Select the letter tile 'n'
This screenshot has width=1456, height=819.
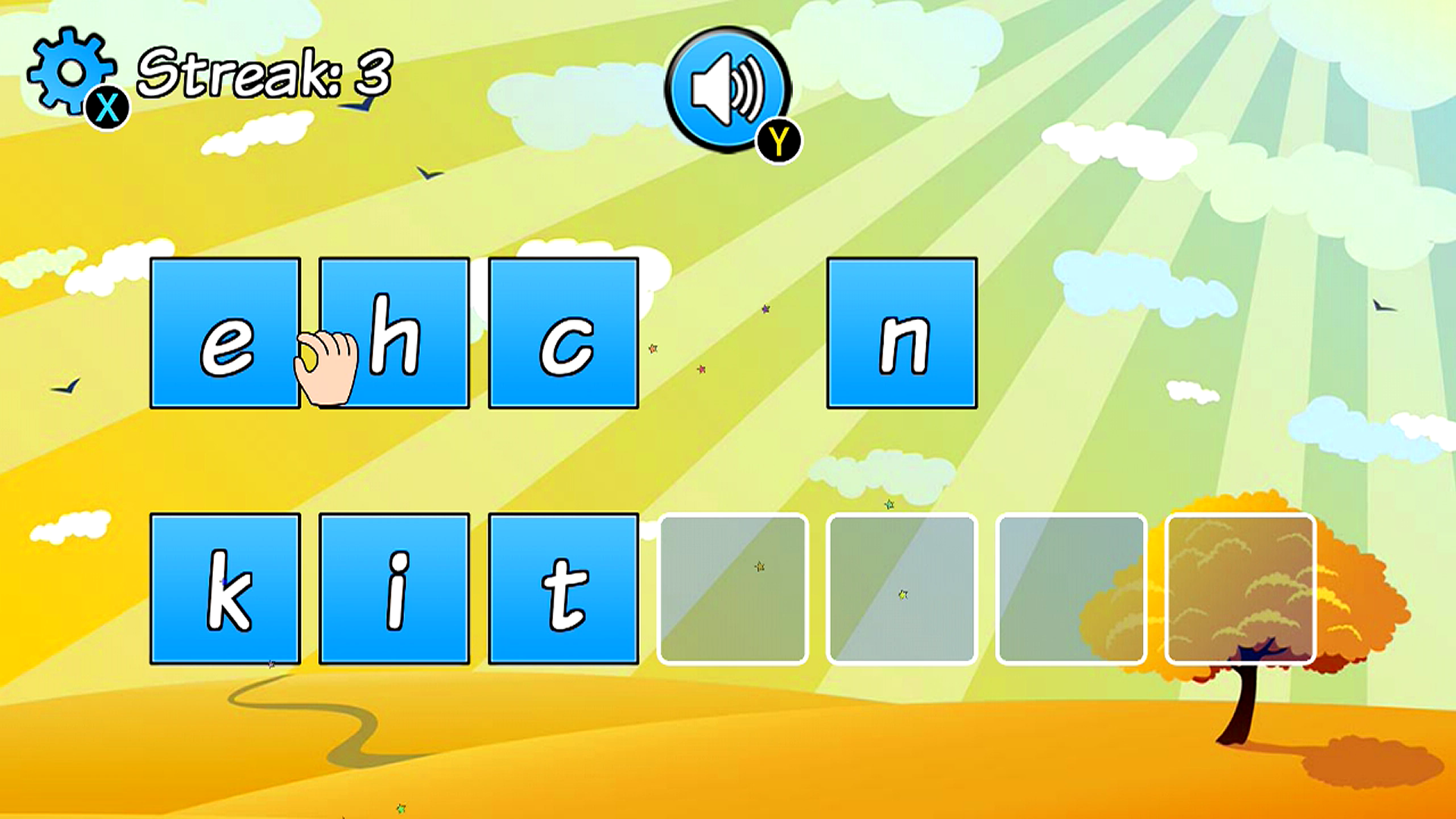tap(902, 334)
